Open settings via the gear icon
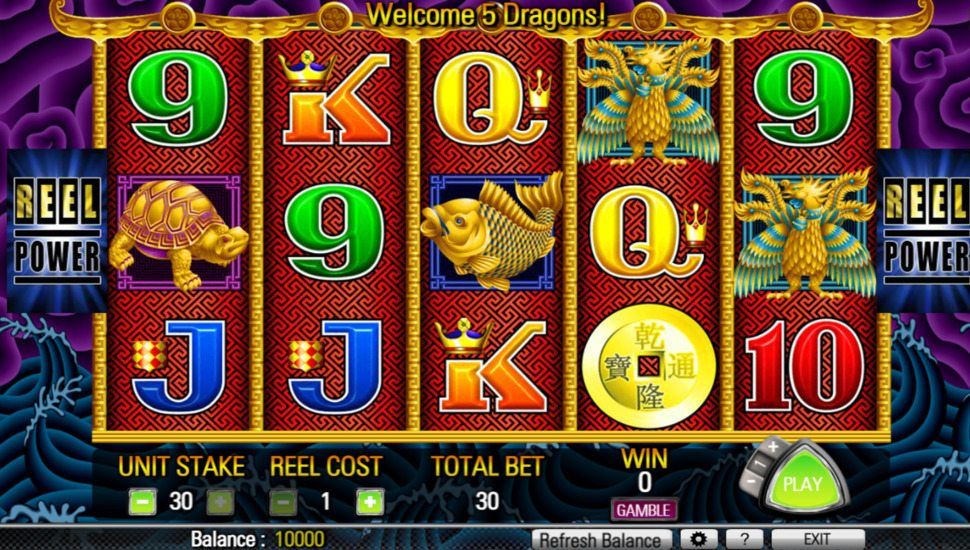This screenshot has width=970, height=550. coord(698,540)
